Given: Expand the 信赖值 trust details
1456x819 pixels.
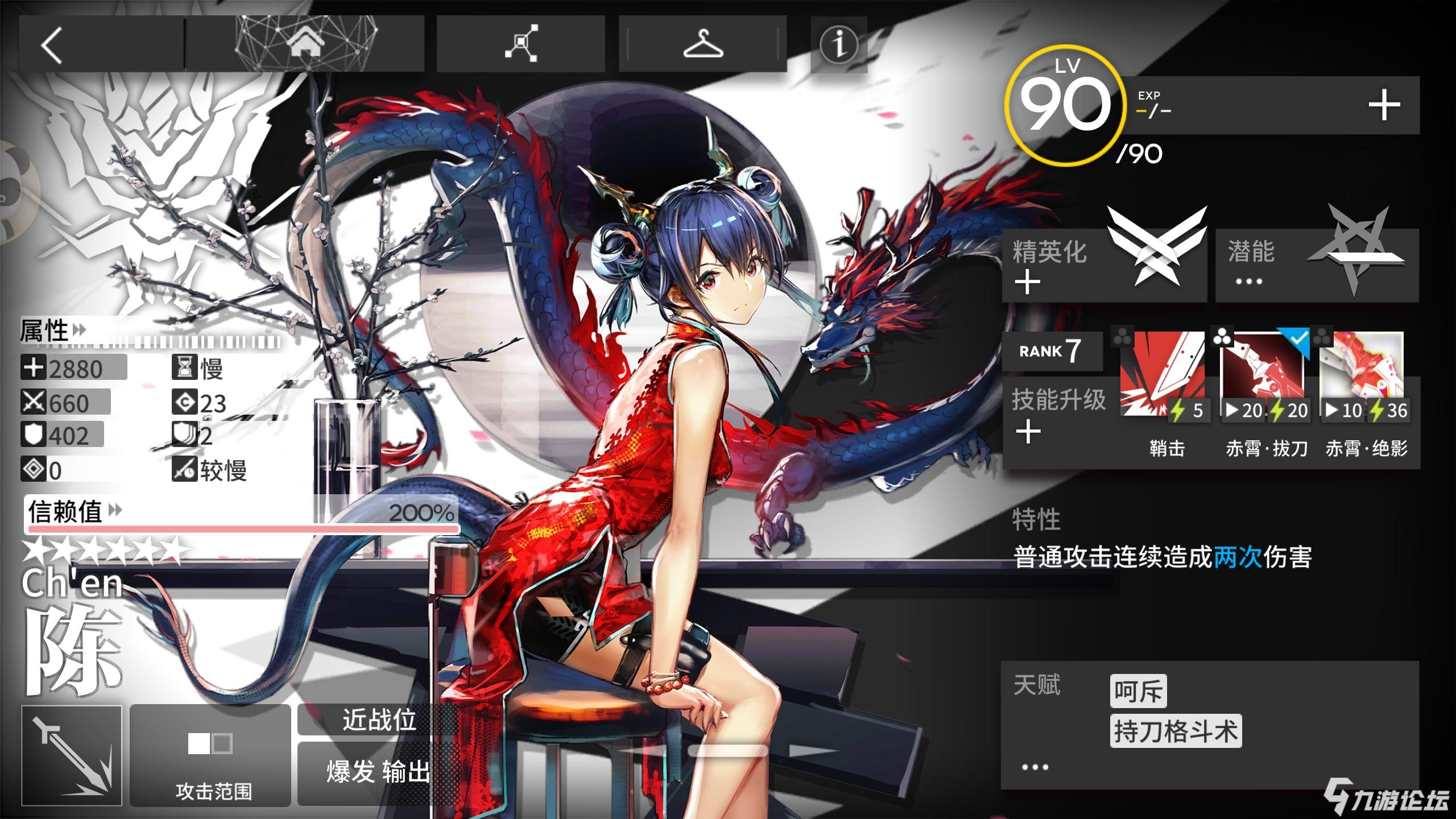Looking at the screenshot, I should click(x=74, y=511).
